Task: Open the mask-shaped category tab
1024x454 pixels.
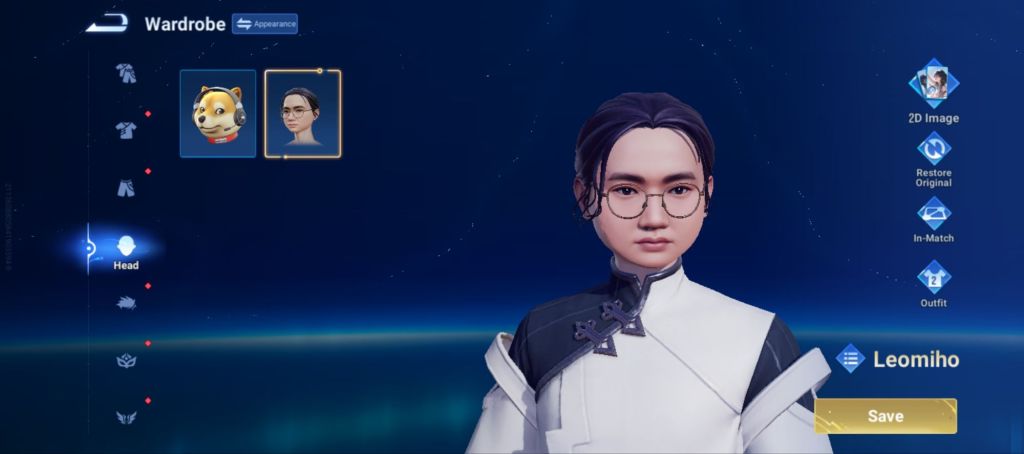Action: [126, 361]
